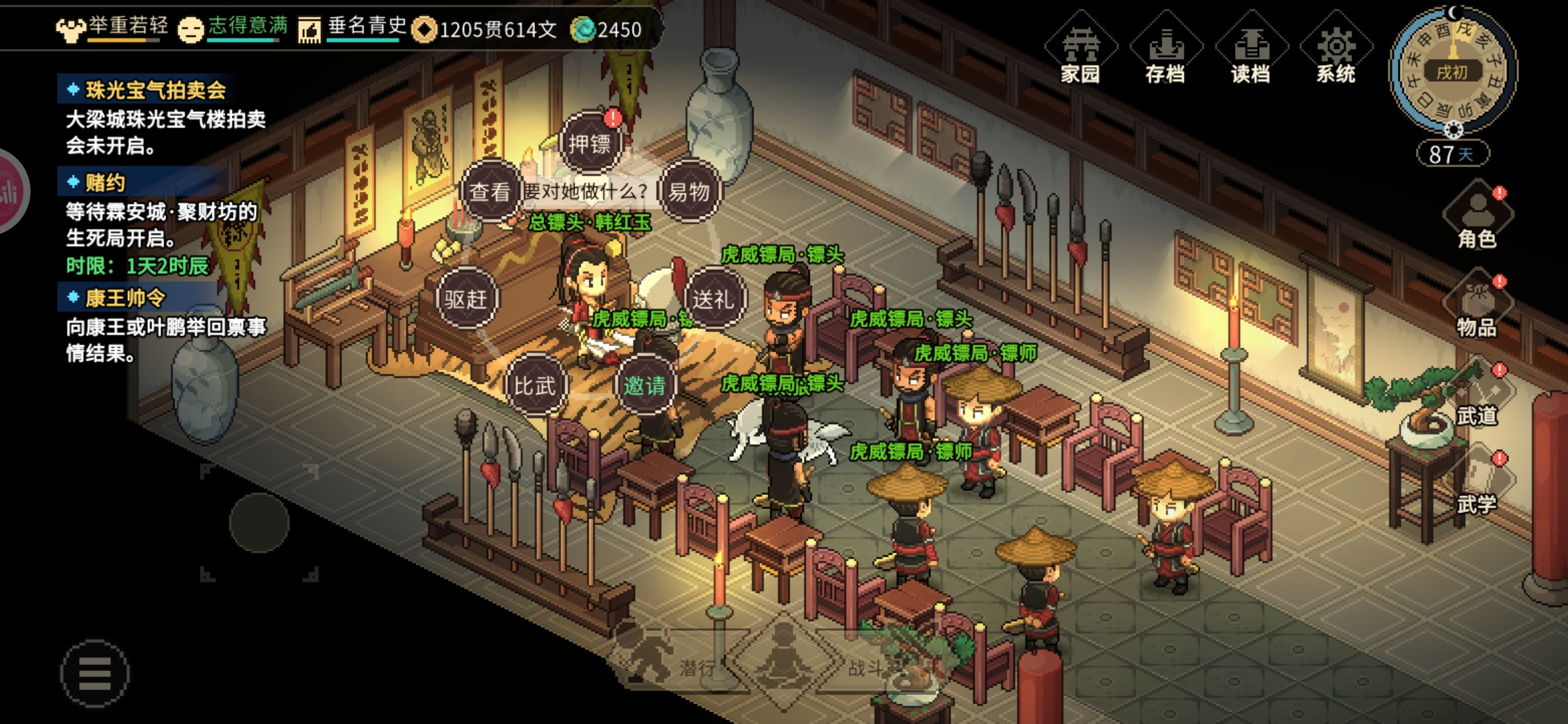Open the 物品 inventory

[1477, 306]
